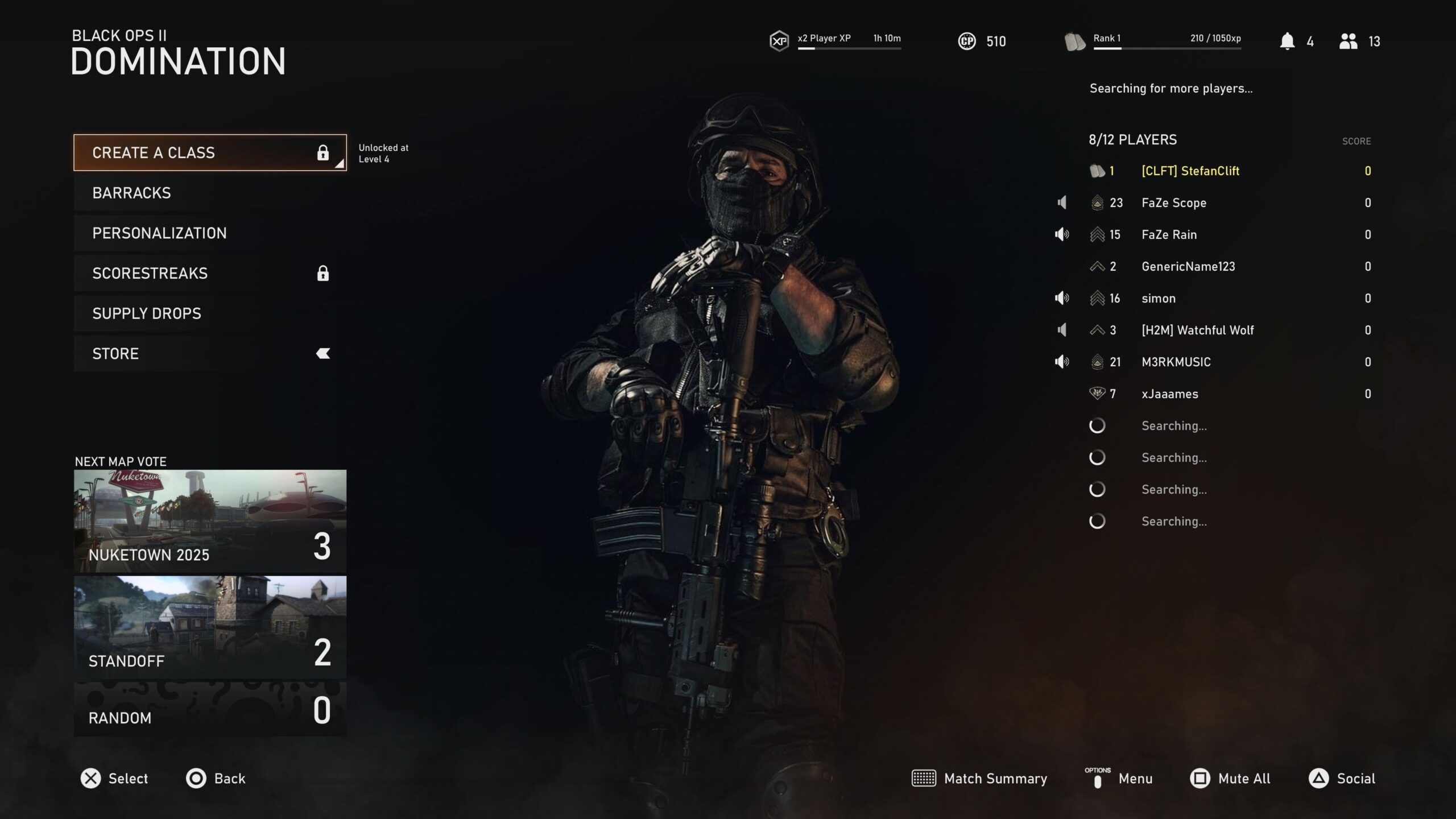
Task: Click the x2 Player XP token icon
Action: [x=780, y=40]
